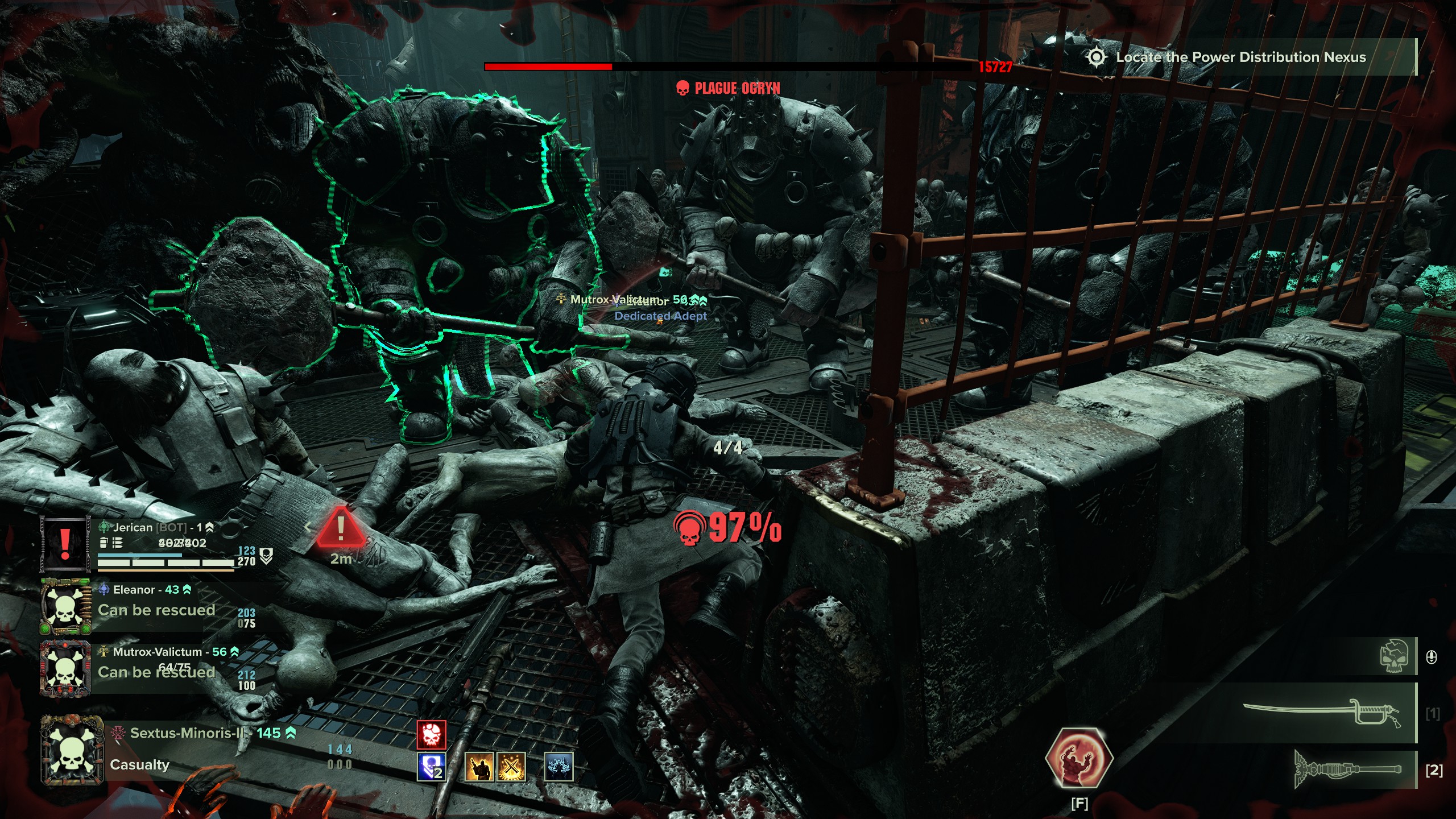
Task: Select Jerican bot's portrait with exclamation mark
Action: pos(65,544)
